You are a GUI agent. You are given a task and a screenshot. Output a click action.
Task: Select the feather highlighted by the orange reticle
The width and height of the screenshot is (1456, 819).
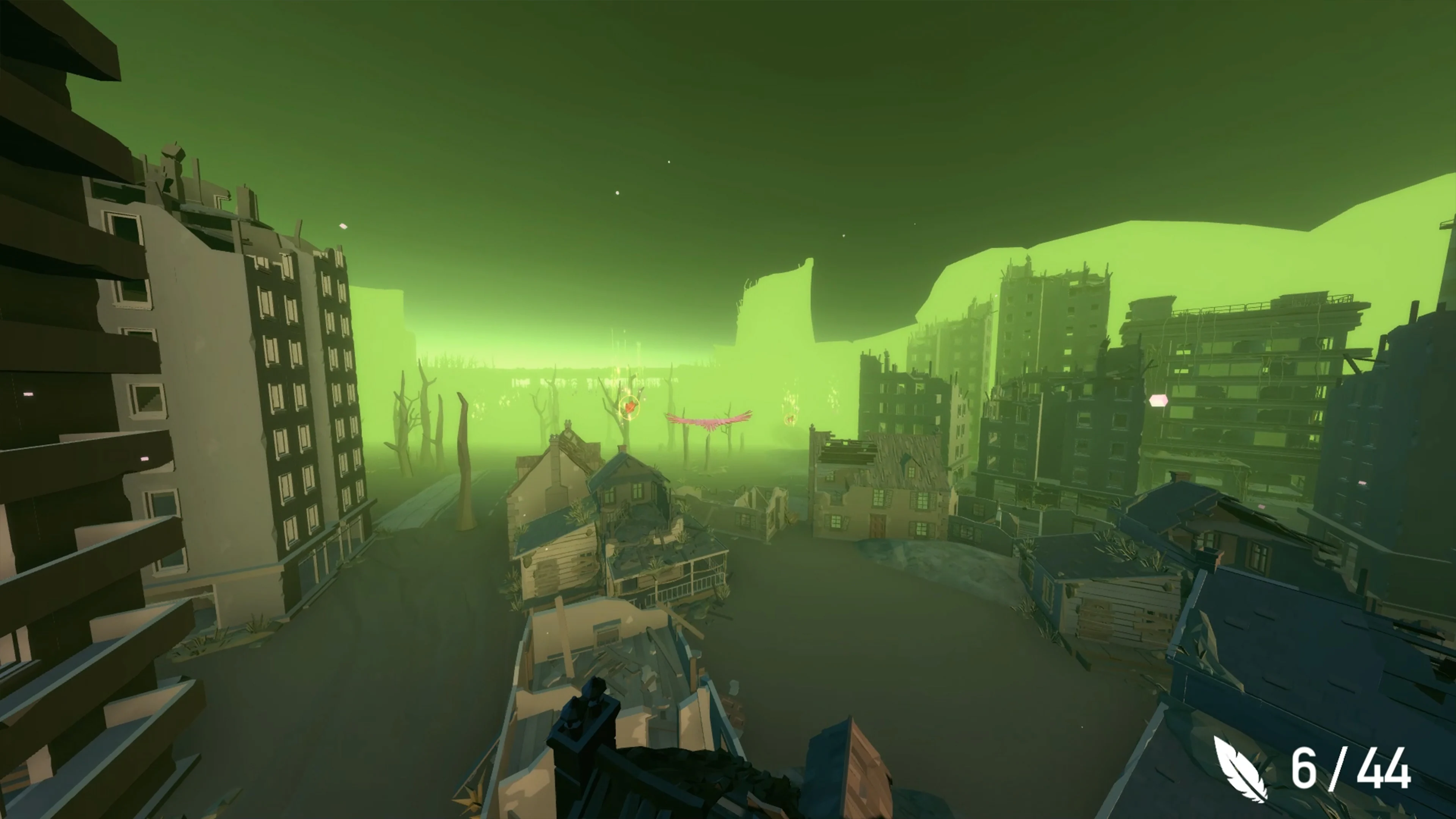630,408
